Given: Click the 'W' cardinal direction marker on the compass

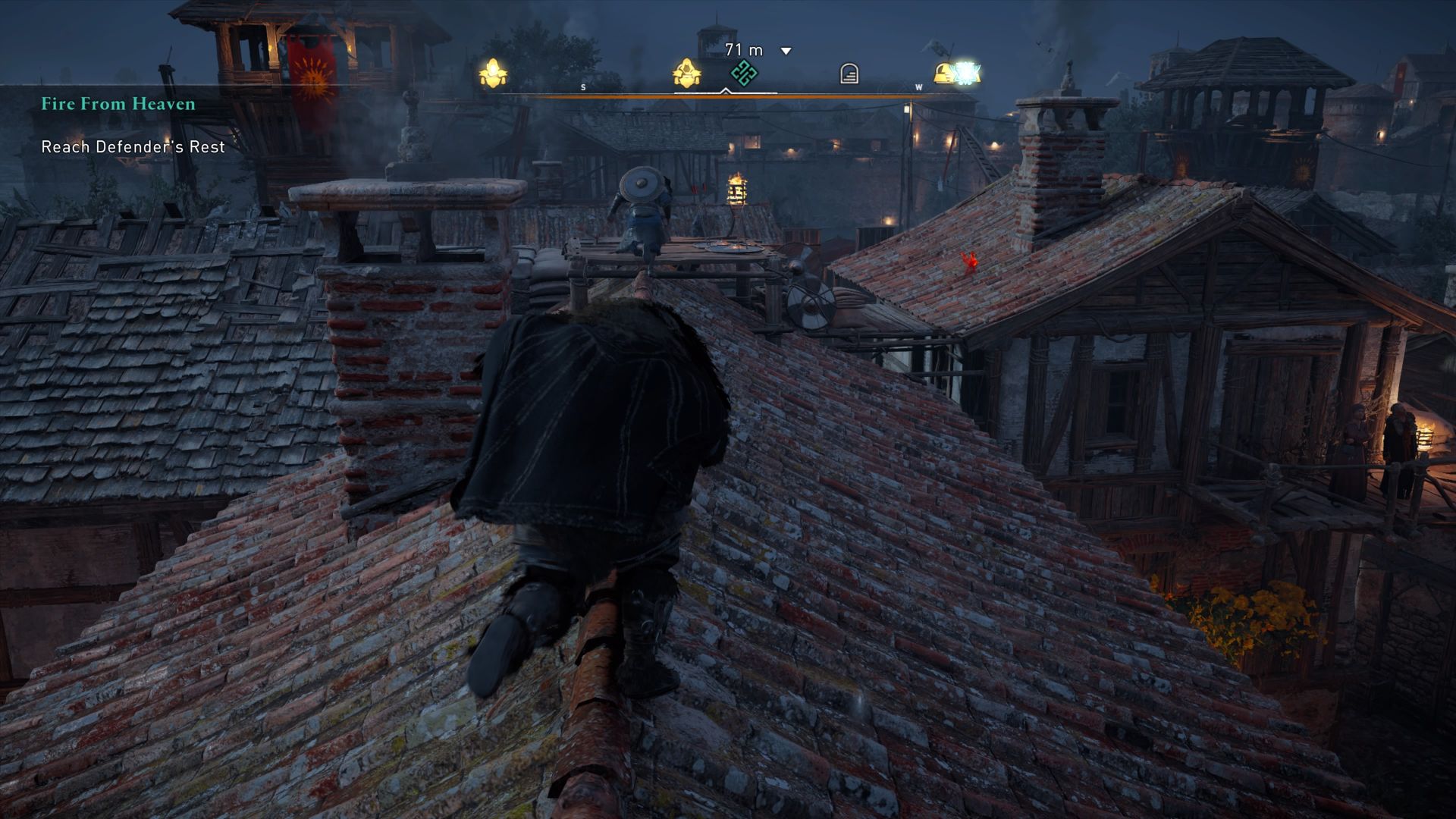Looking at the screenshot, I should pos(918,87).
